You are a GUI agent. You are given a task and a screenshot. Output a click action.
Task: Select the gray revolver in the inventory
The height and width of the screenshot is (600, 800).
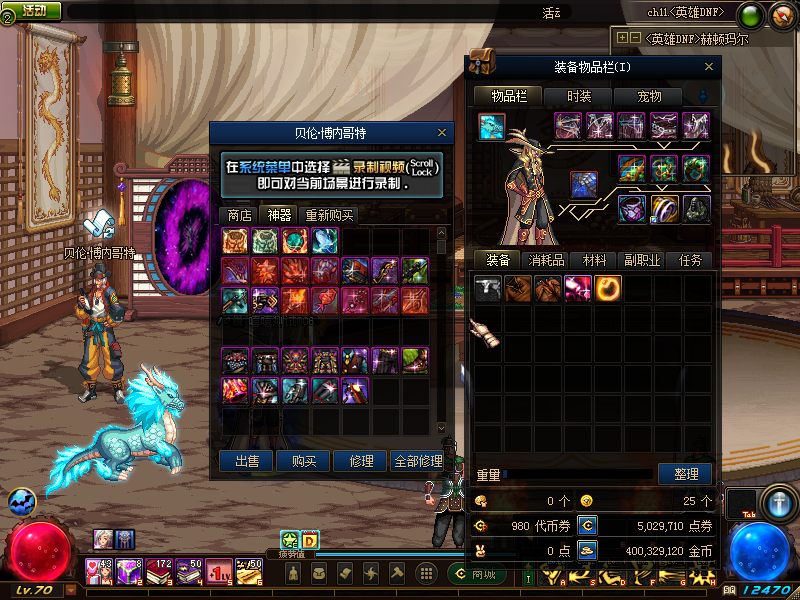click(488, 289)
